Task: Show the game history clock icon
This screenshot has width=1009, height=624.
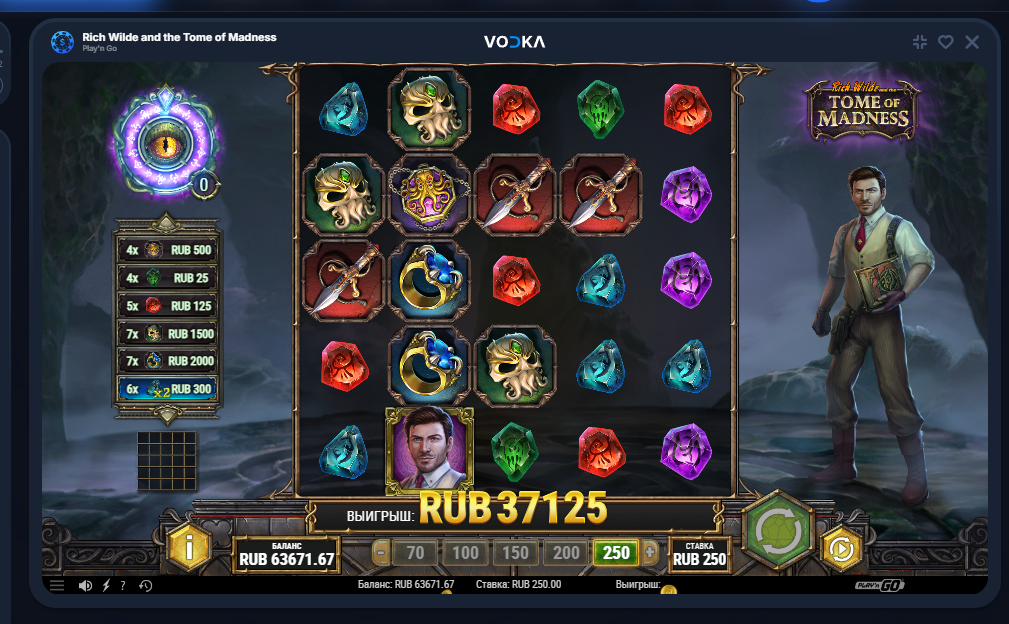Action: coord(145,585)
